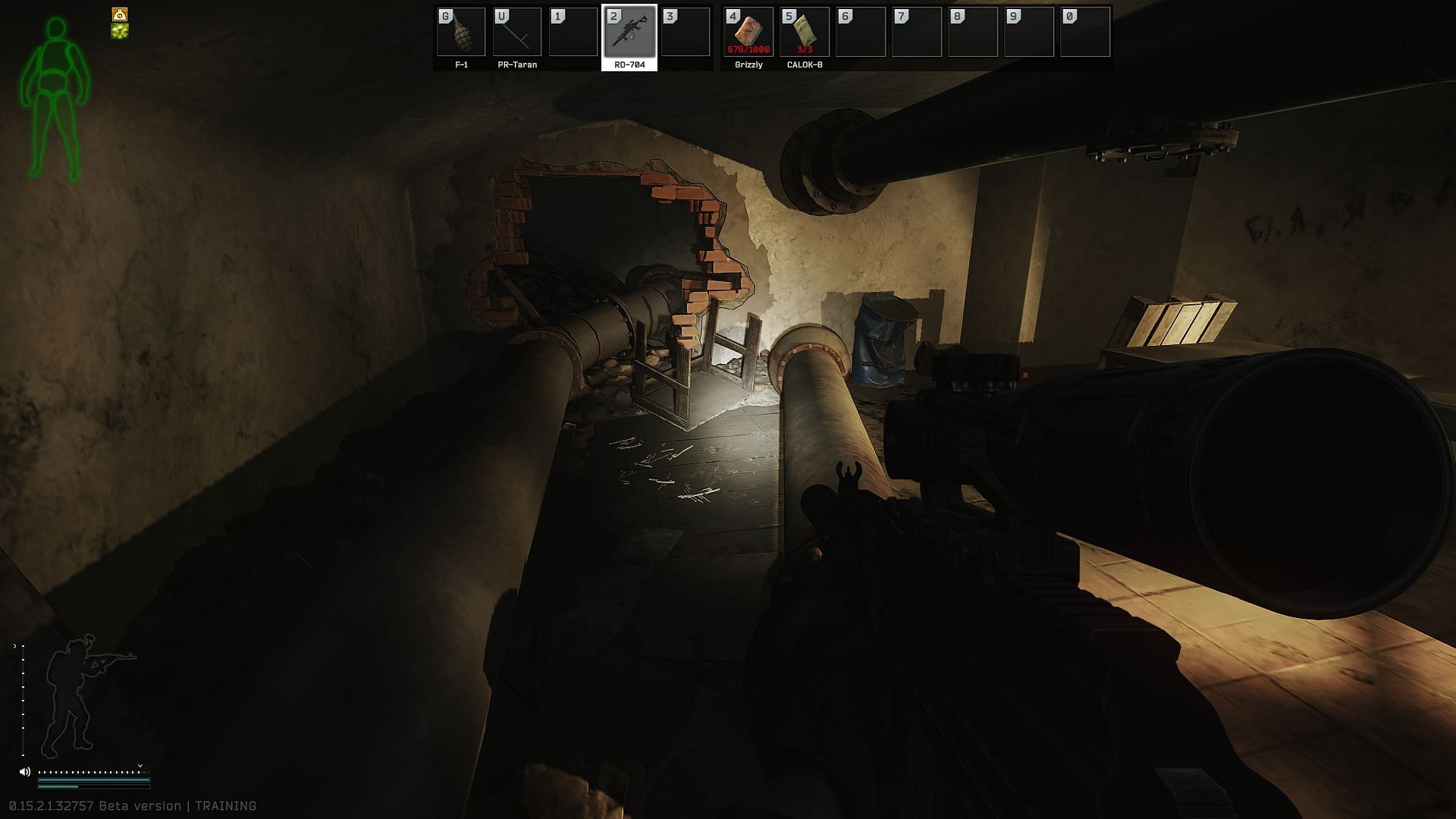The width and height of the screenshot is (1456, 819).
Task: Click the yellow status effect icon
Action: coord(120,14)
